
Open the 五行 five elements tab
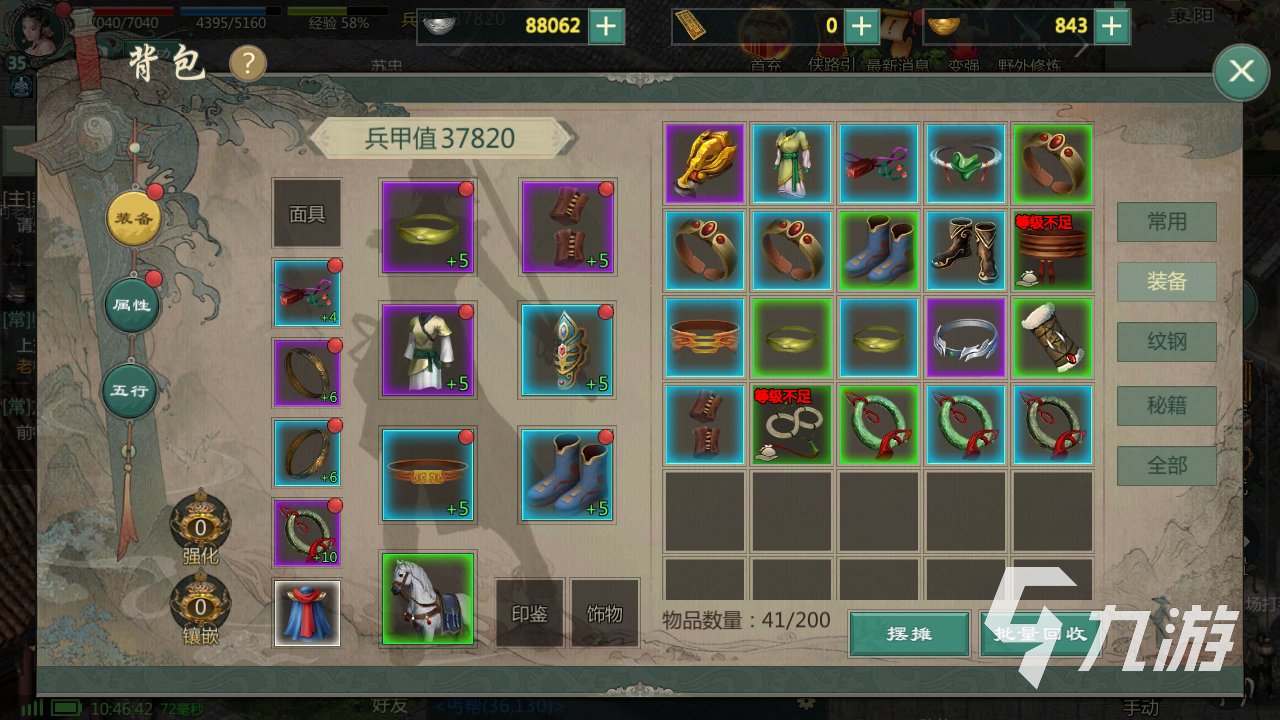pyautogui.click(x=130, y=390)
